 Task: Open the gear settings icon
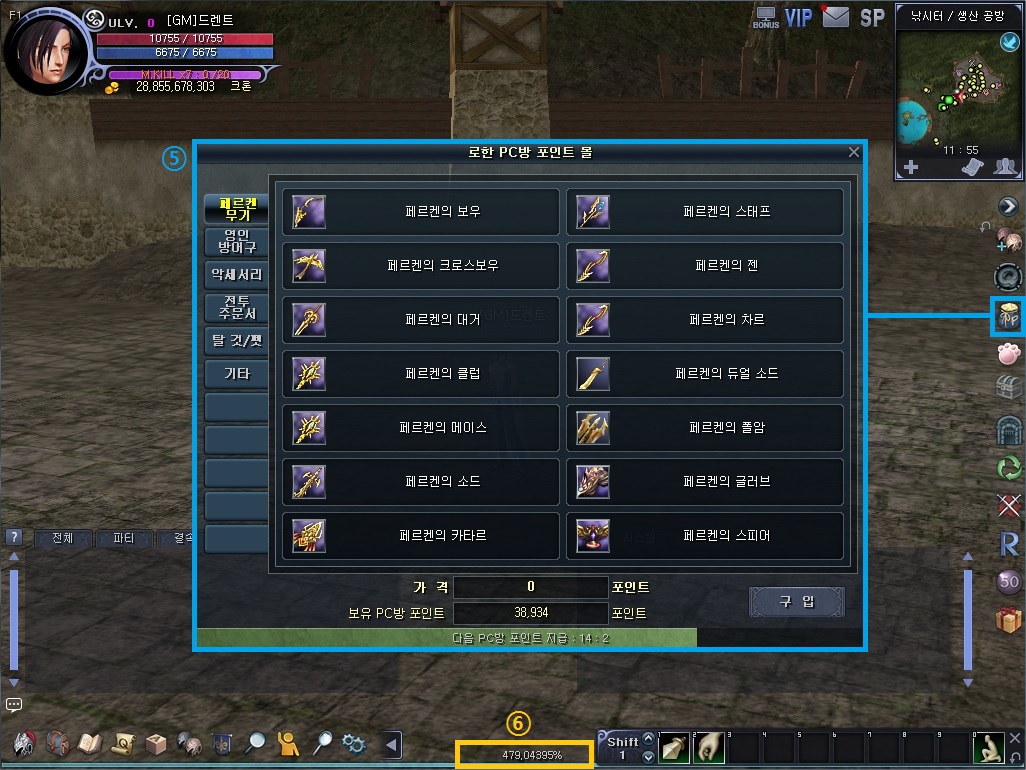point(353,743)
